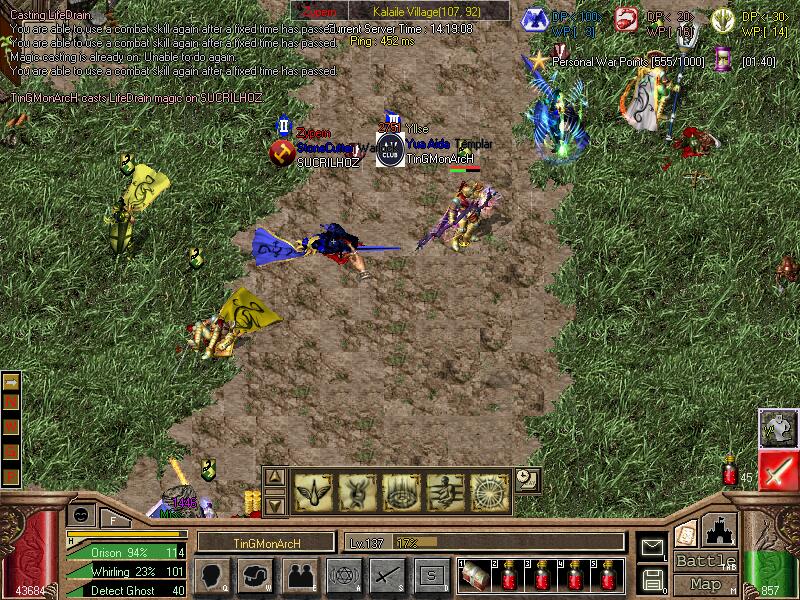Screen dimensions: 800x600
Task: Open the two-person party button
Action: pos(300,575)
